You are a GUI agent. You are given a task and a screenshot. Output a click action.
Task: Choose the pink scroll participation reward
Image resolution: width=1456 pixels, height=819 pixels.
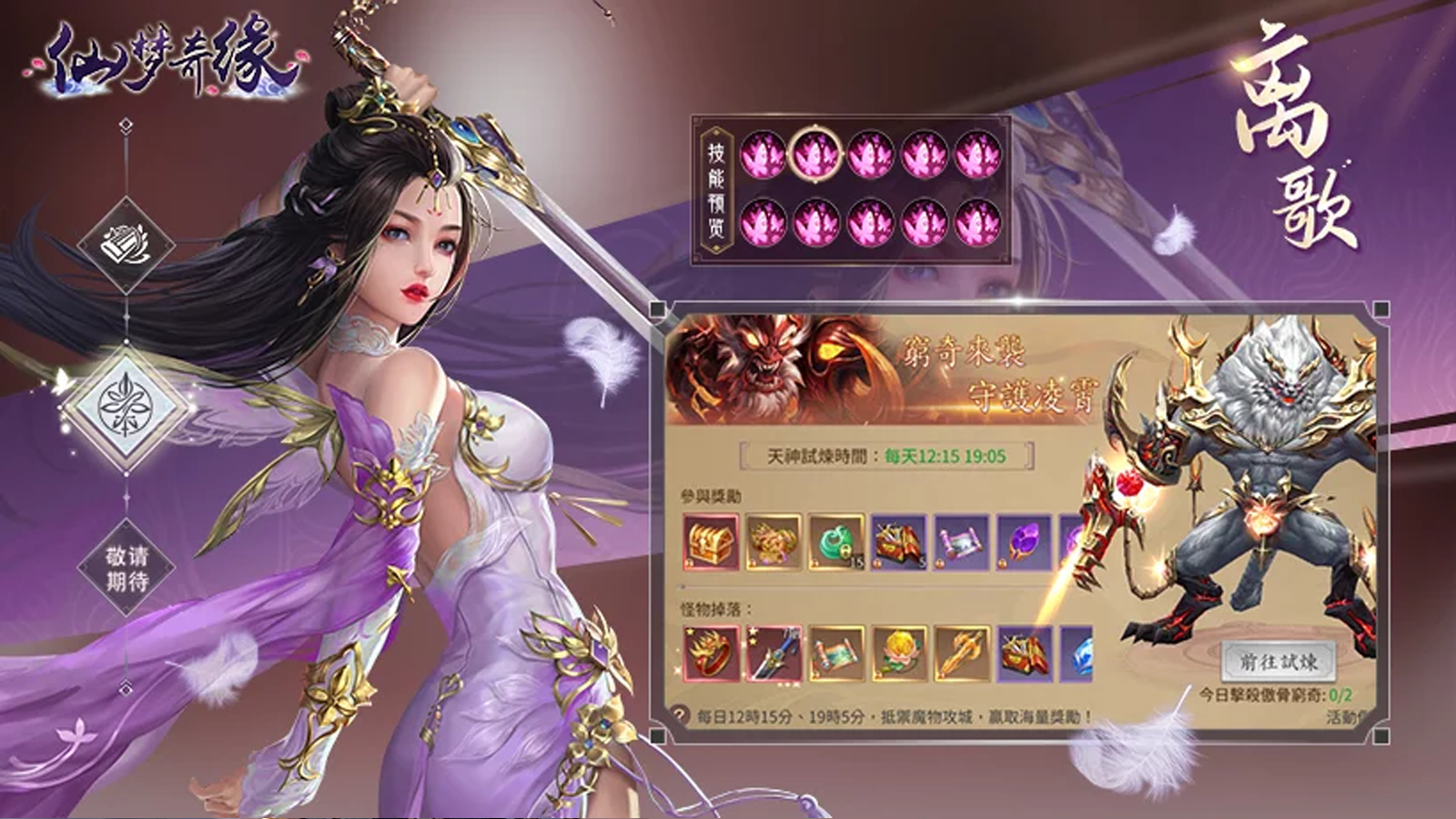click(962, 542)
